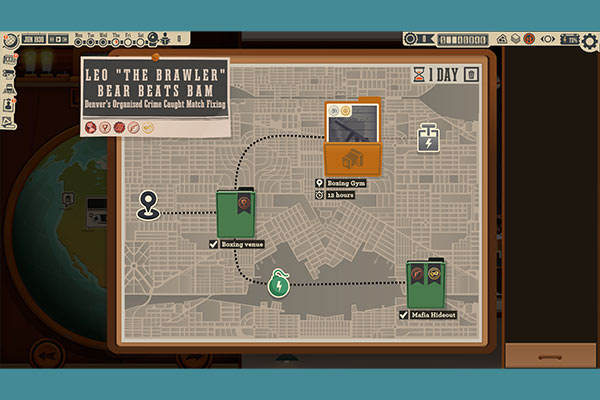Toggle the Boxing venue checkbox
This screenshot has width=600, height=400.
pos(214,244)
